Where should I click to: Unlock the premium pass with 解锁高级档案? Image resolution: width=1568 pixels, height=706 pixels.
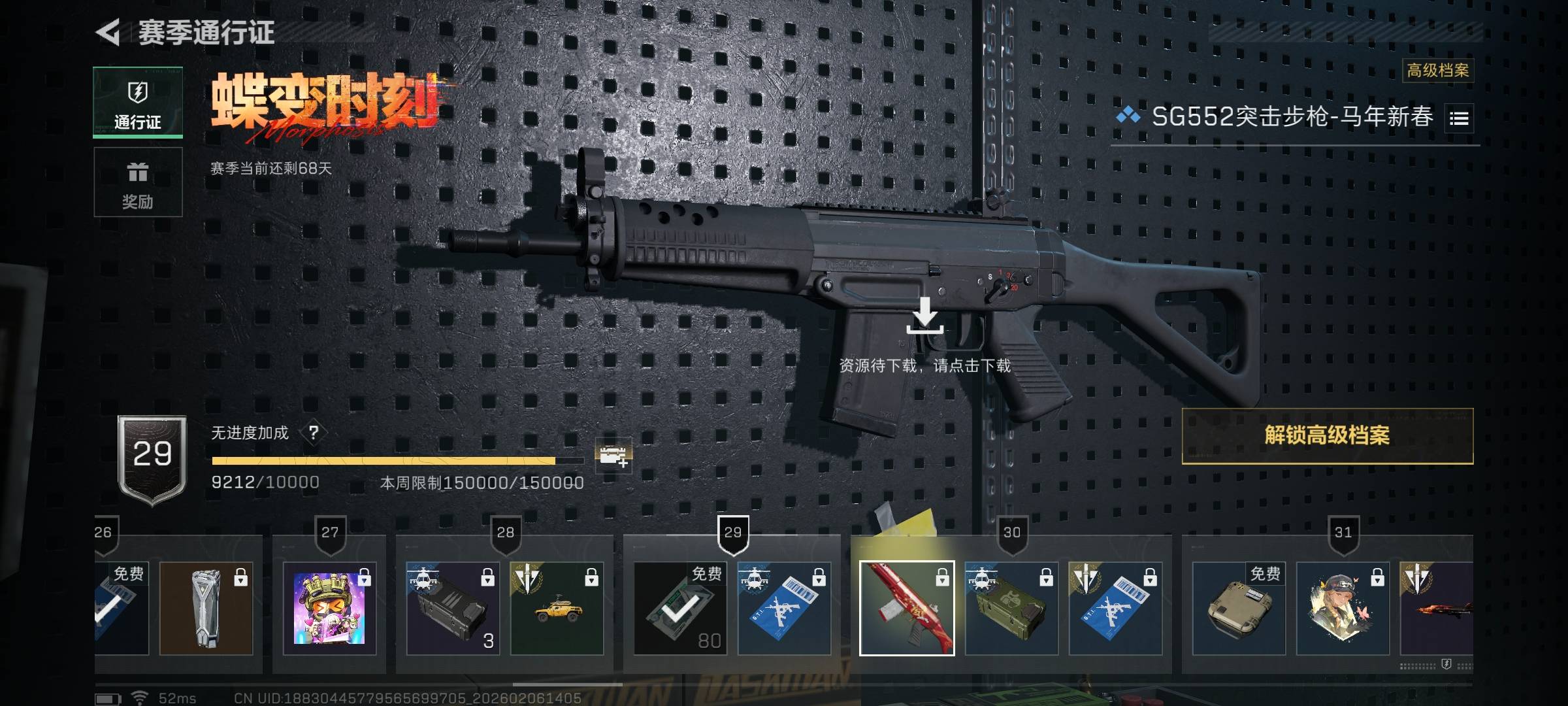pos(1327,436)
